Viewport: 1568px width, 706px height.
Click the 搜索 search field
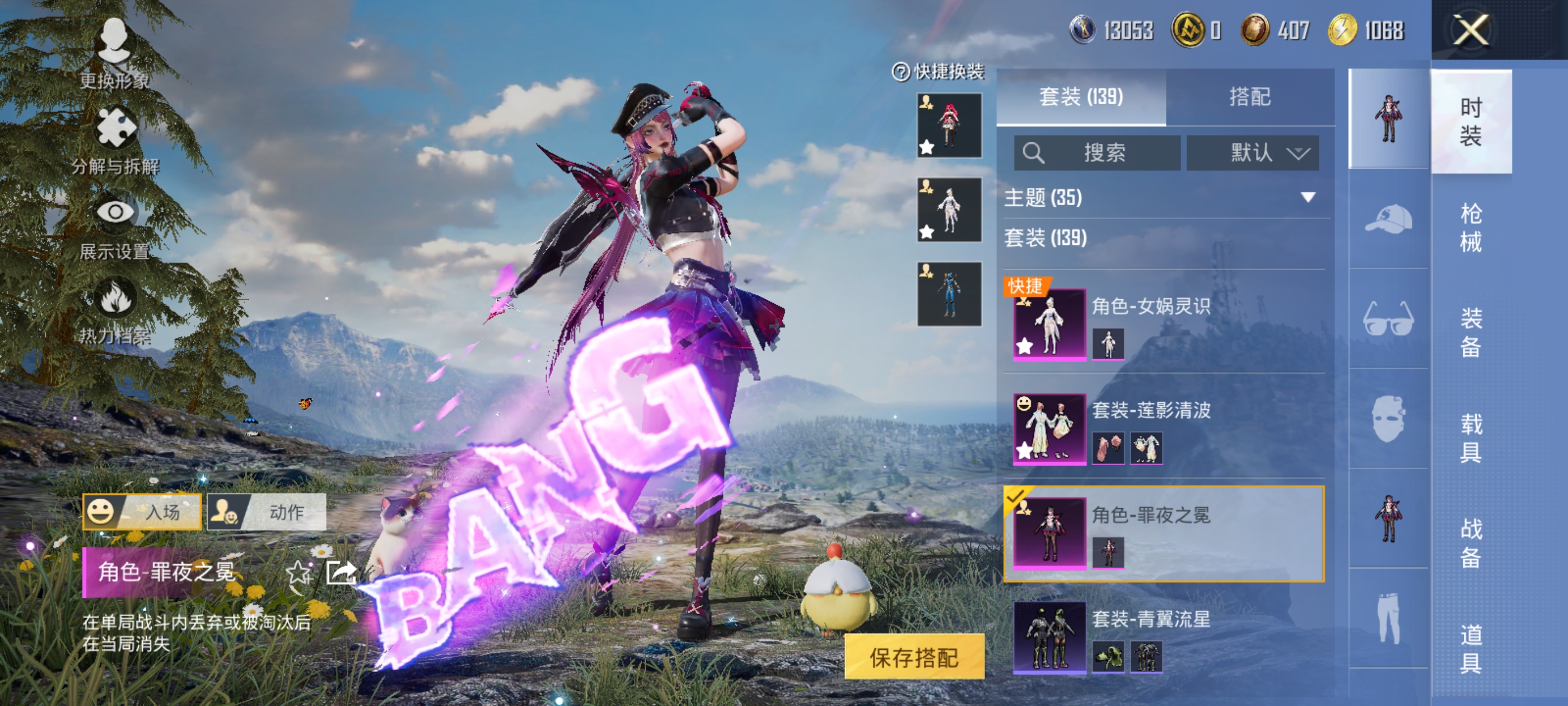(1097, 152)
